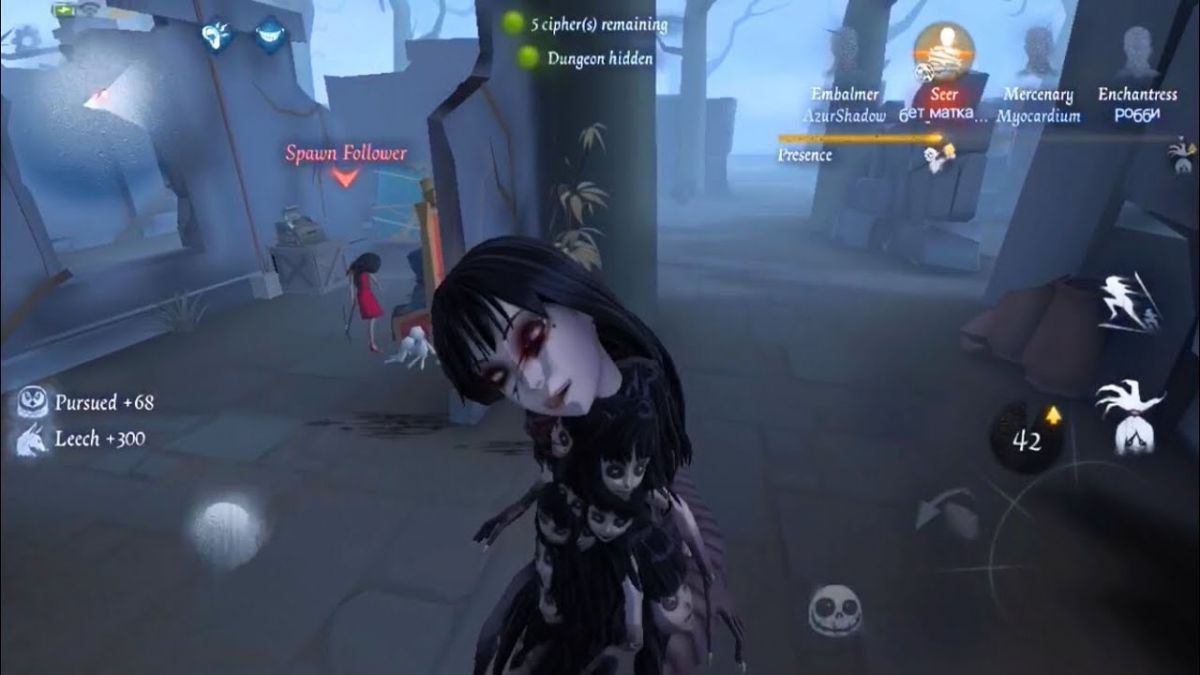Select the Seer survivor portrait
This screenshot has width=1200, height=675.
(x=943, y=52)
